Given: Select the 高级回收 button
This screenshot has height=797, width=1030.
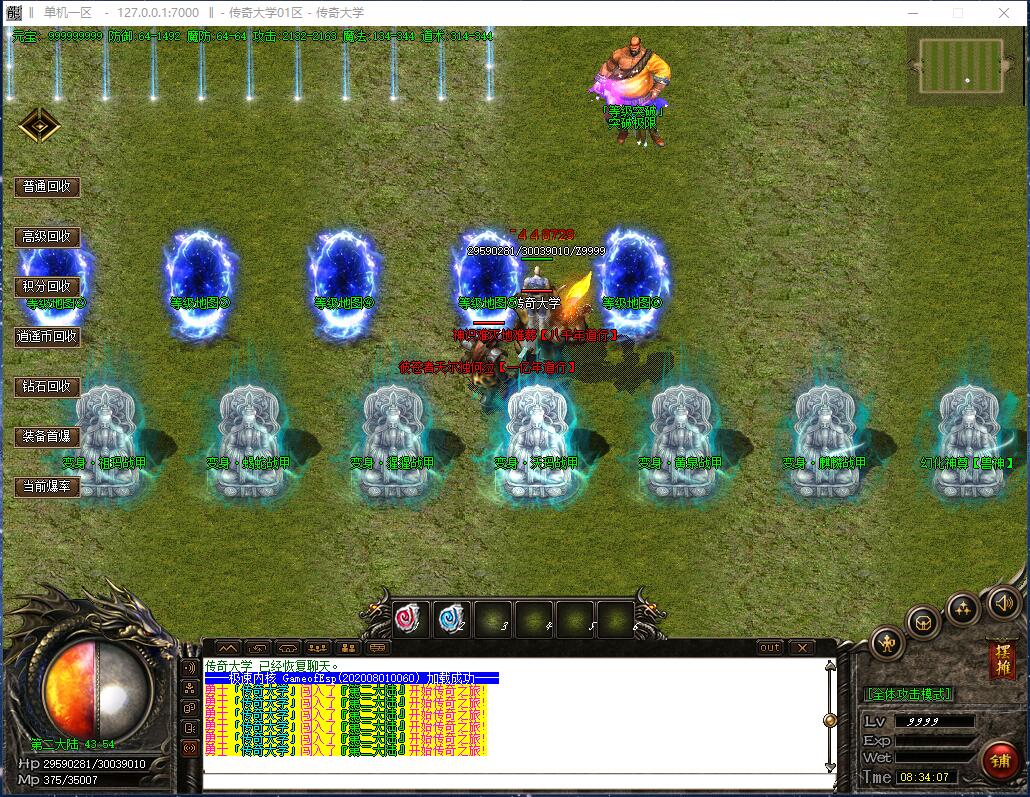Looking at the screenshot, I should [47, 237].
